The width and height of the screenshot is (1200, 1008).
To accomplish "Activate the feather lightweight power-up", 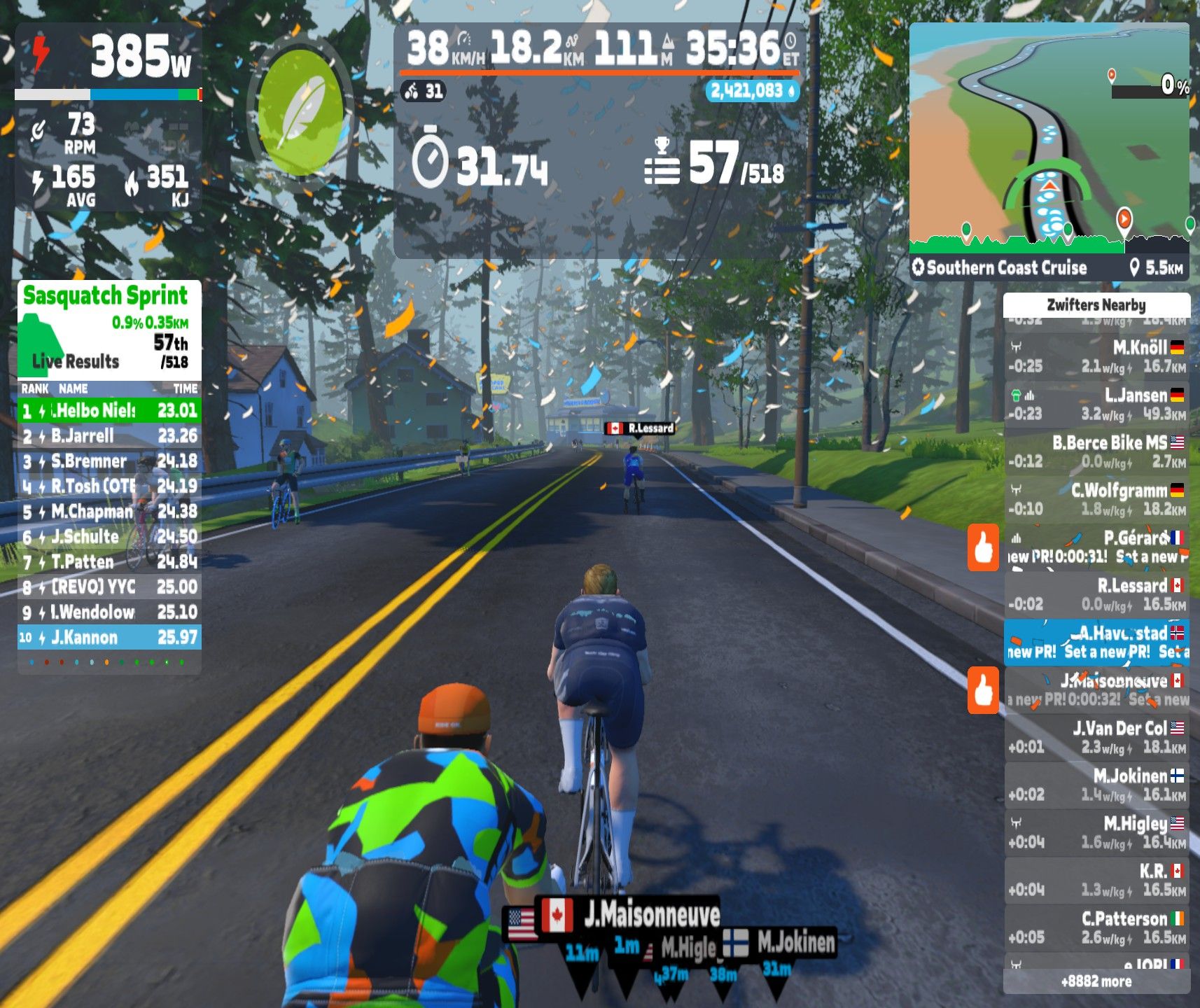I will pos(300,113).
